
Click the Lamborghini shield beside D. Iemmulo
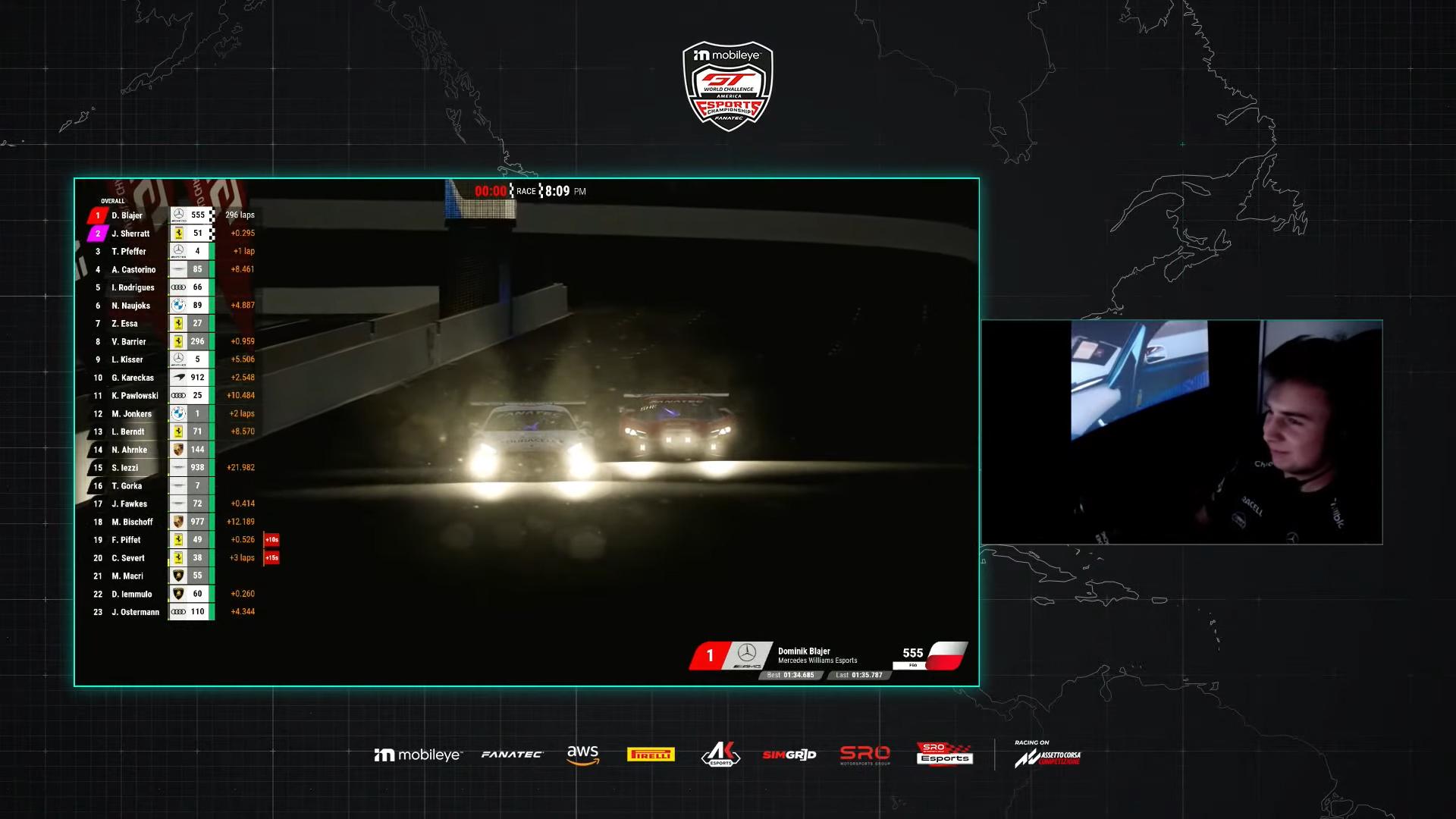click(180, 594)
